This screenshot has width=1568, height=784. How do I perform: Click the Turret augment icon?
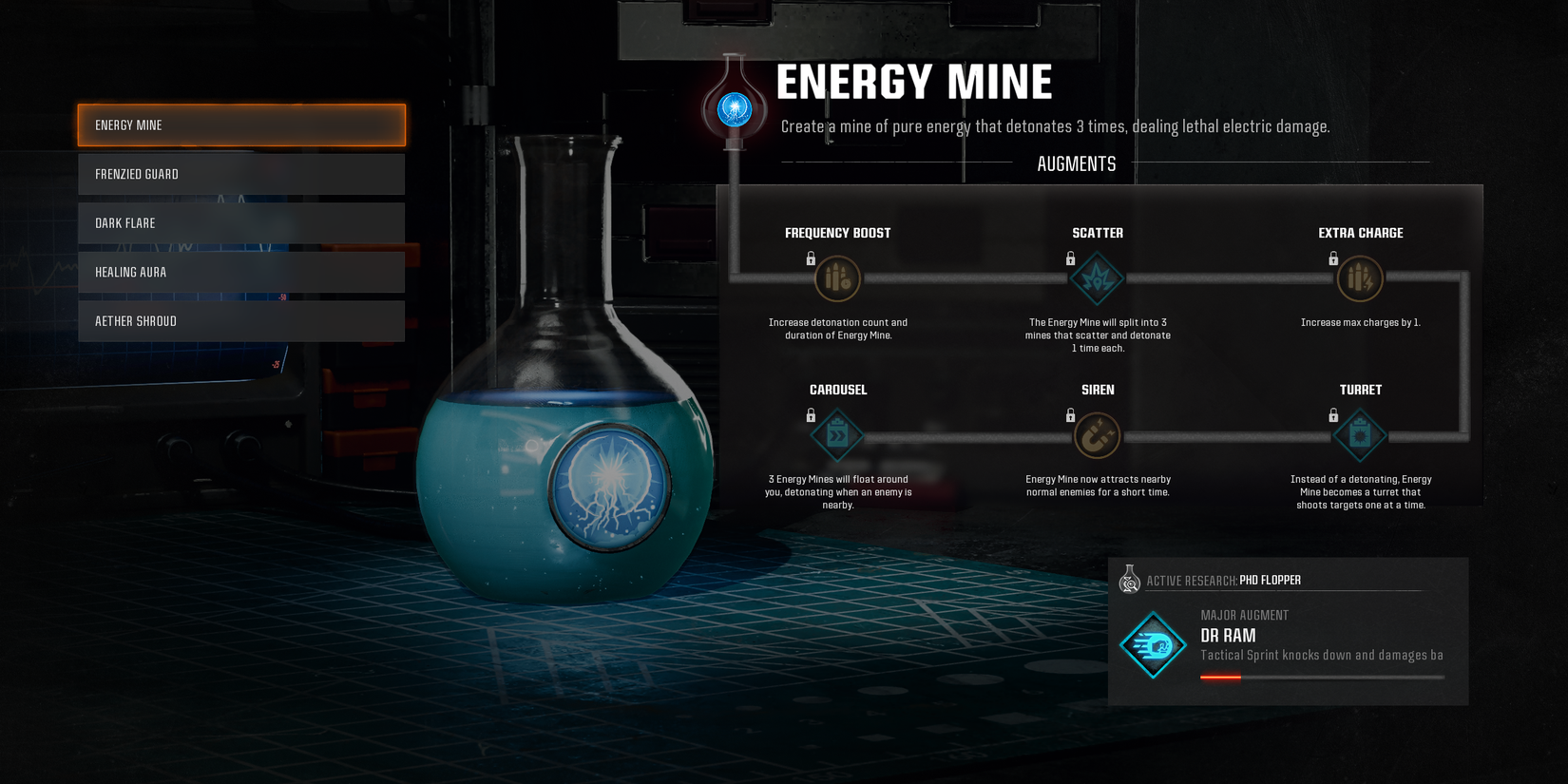coord(1360,435)
